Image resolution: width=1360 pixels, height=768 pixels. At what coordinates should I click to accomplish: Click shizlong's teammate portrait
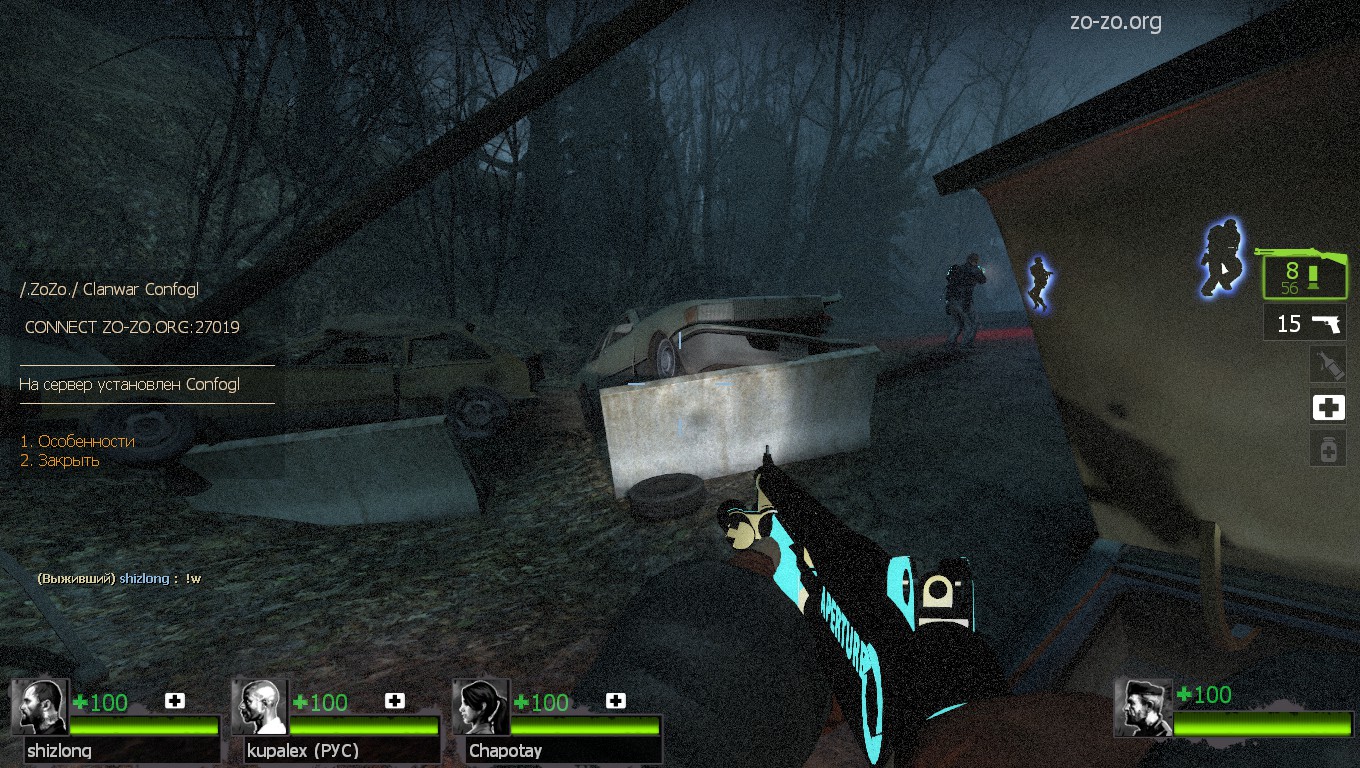pos(41,707)
